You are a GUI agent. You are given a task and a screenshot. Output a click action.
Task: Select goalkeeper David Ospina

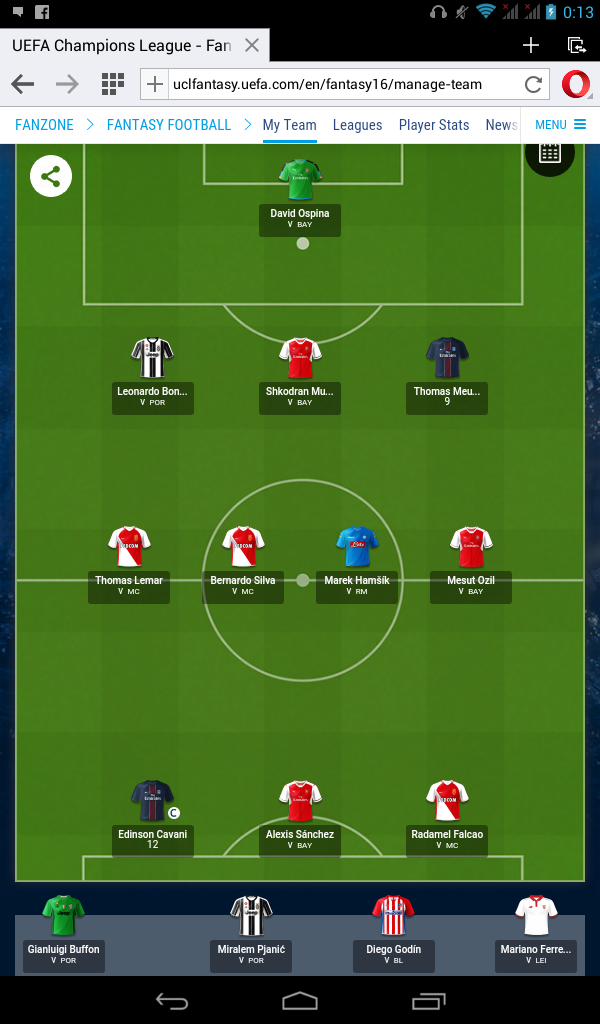click(300, 180)
